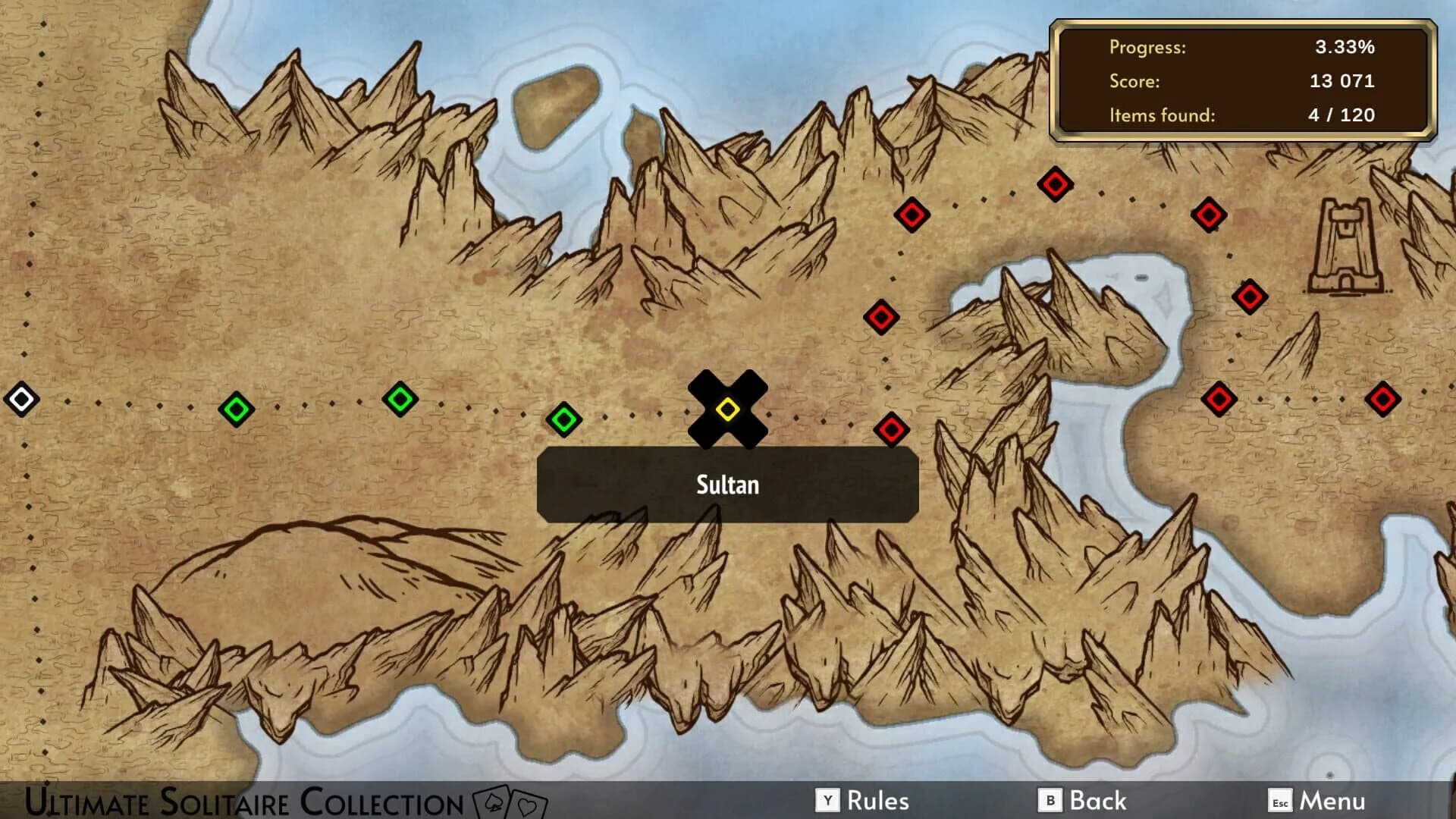Select the first green level node from the left
This screenshot has width=1456, height=819.
235,409
